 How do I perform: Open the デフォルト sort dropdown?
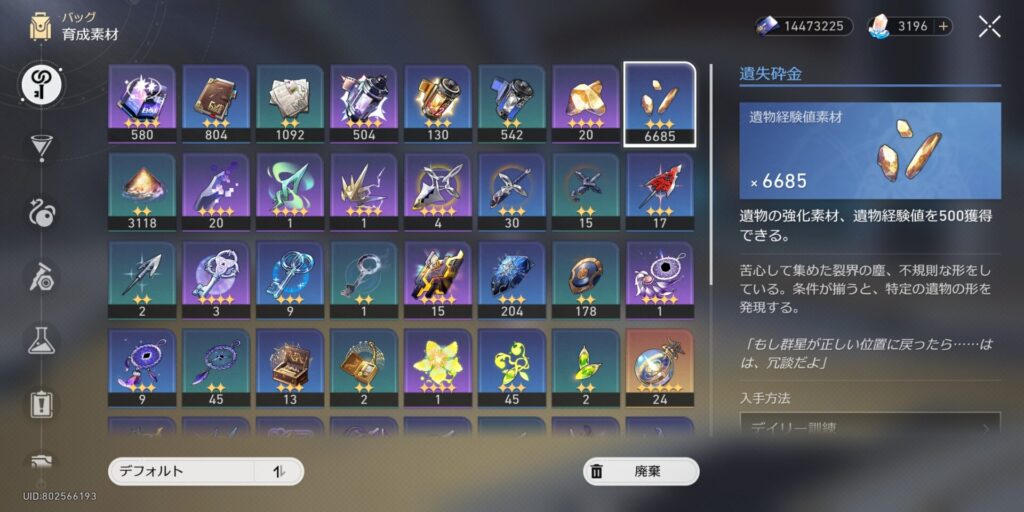pyautogui.click(x=205, y=472)
